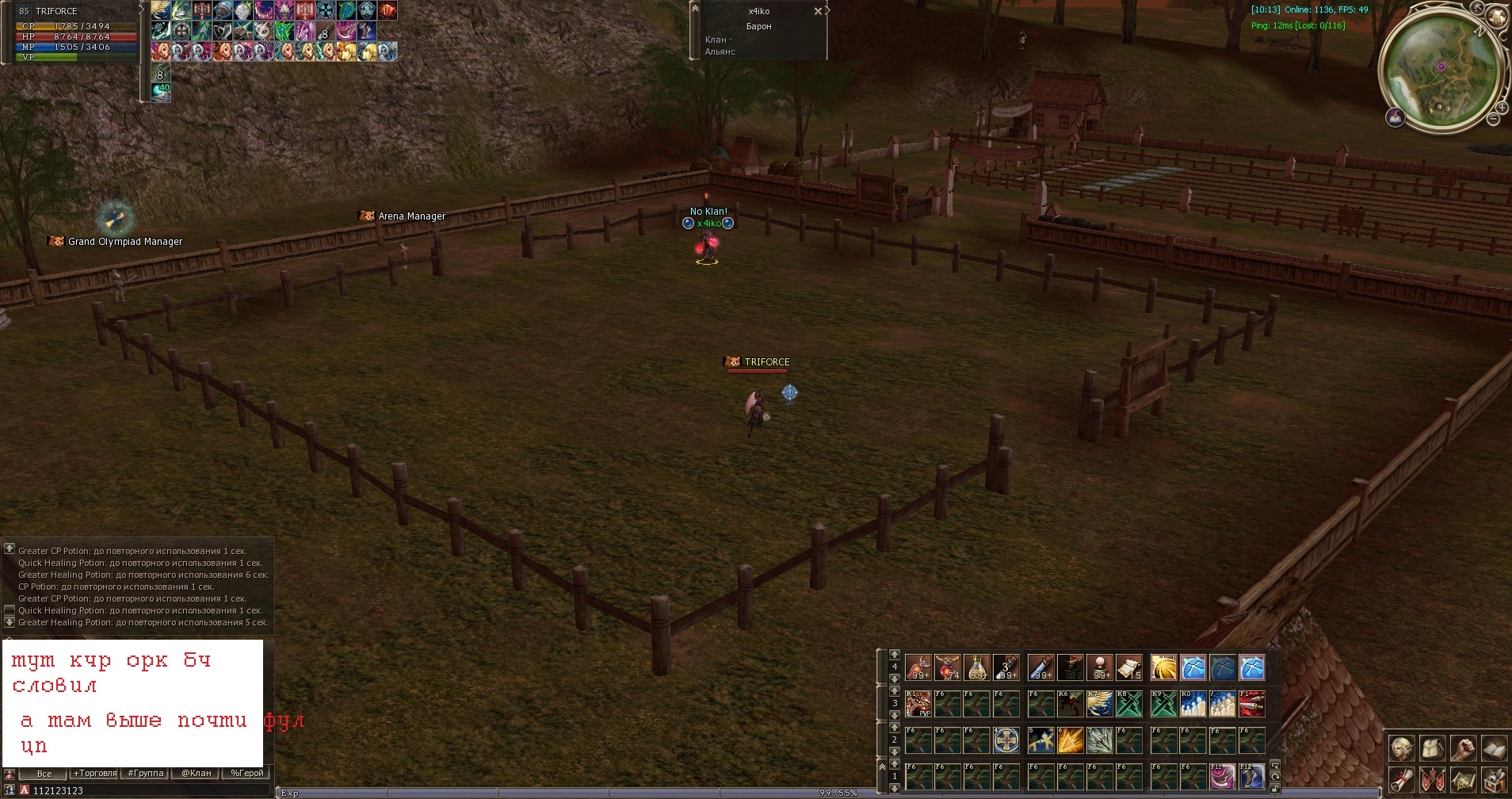The width and height of the screenshot is (1512, 799).
Task: Open the character portrait menu icon
Action: (x=1401, y=747)
